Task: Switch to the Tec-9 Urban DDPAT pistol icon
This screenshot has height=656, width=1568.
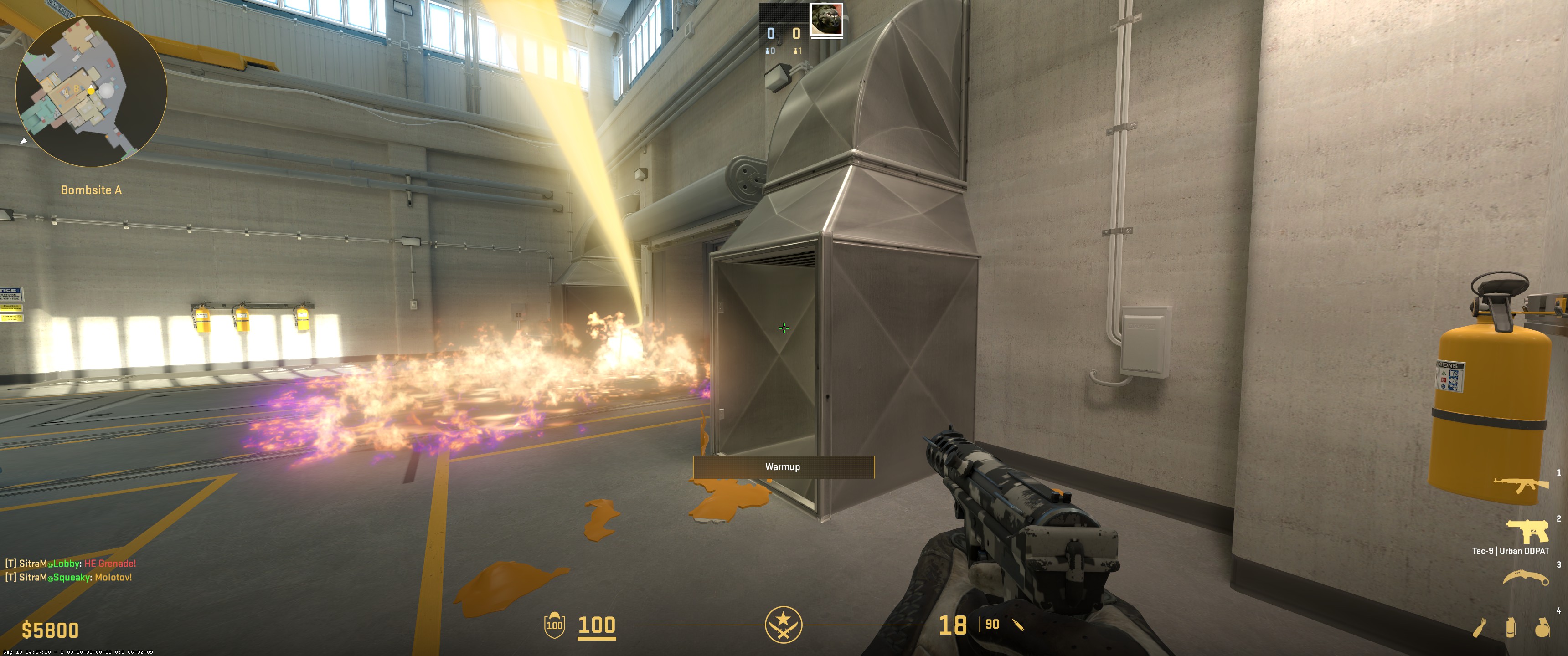Action: [1528, 532]
